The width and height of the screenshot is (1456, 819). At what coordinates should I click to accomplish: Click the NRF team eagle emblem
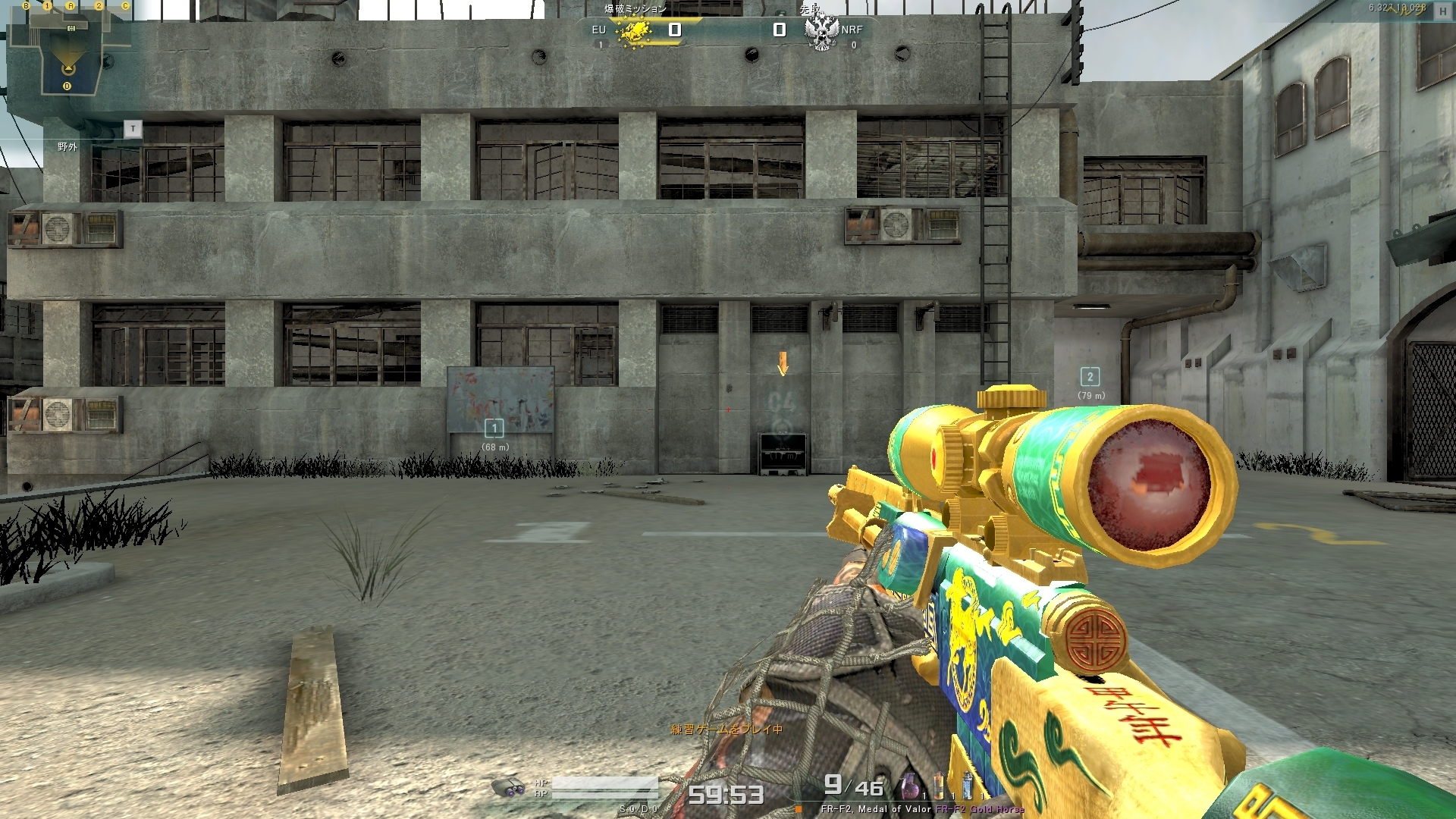coord(821,32)
